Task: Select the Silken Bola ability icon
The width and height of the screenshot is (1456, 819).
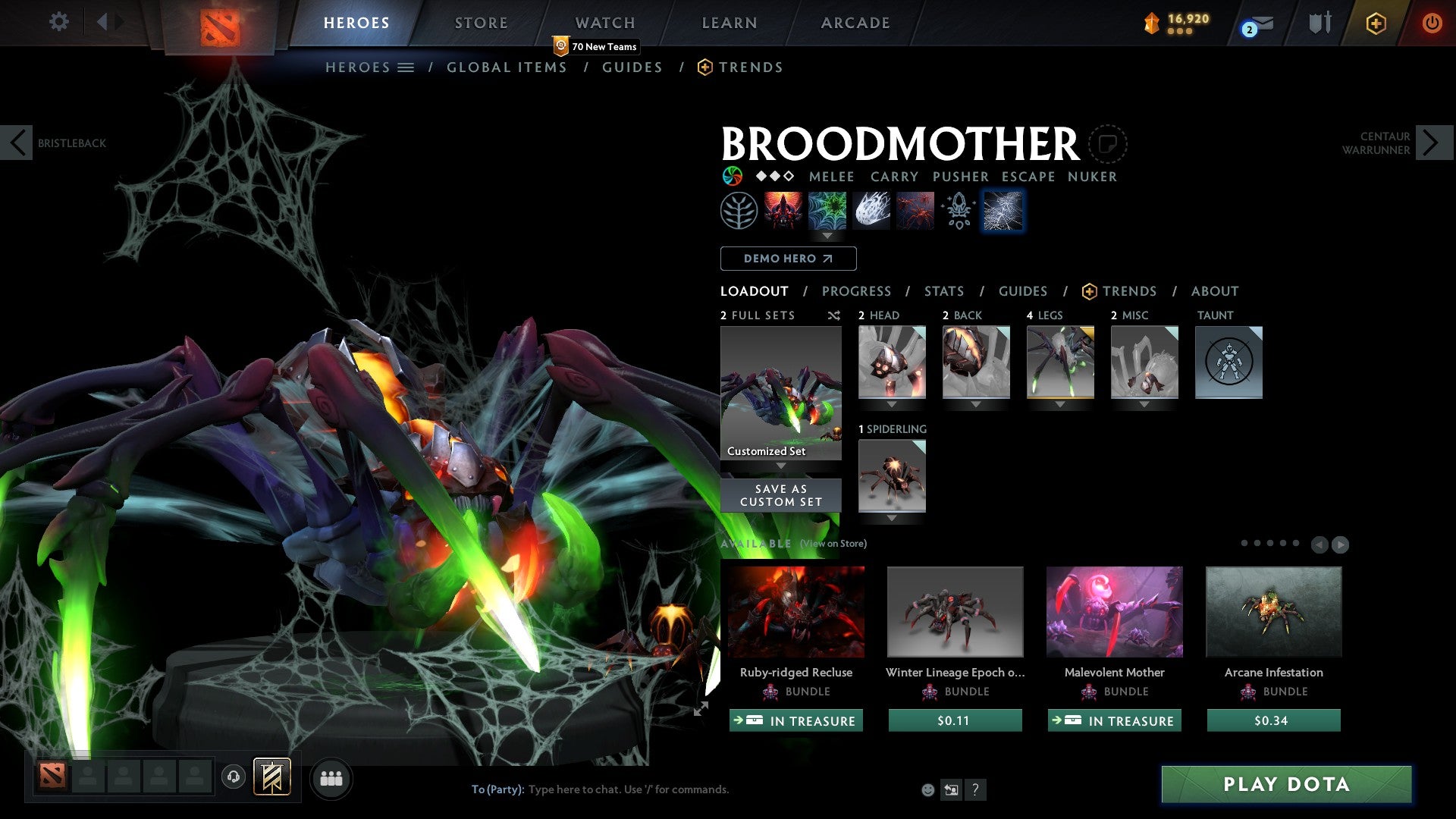Action: 871,211
